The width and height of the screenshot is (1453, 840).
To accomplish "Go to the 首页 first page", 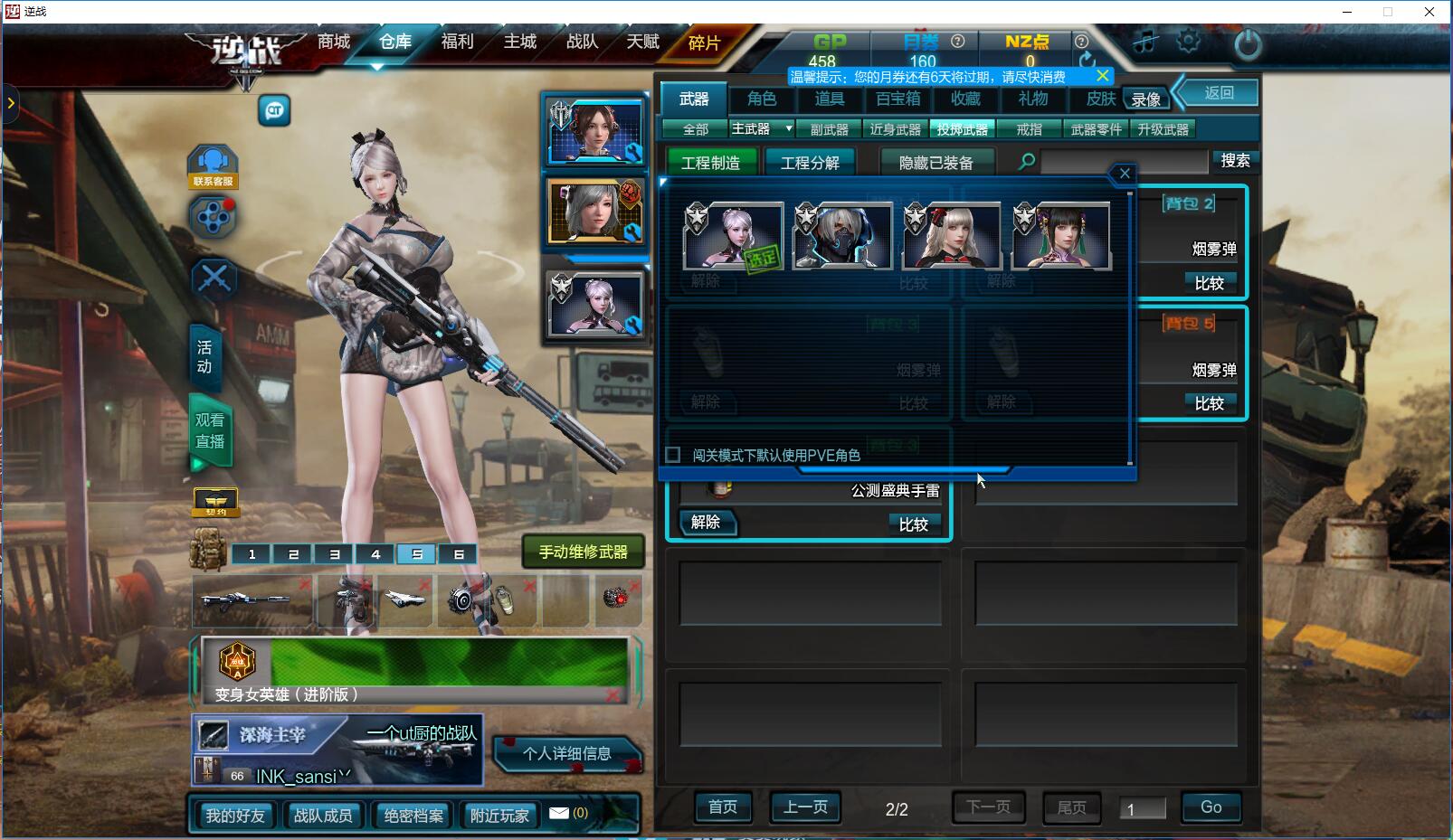I will [x=722, y=807].
